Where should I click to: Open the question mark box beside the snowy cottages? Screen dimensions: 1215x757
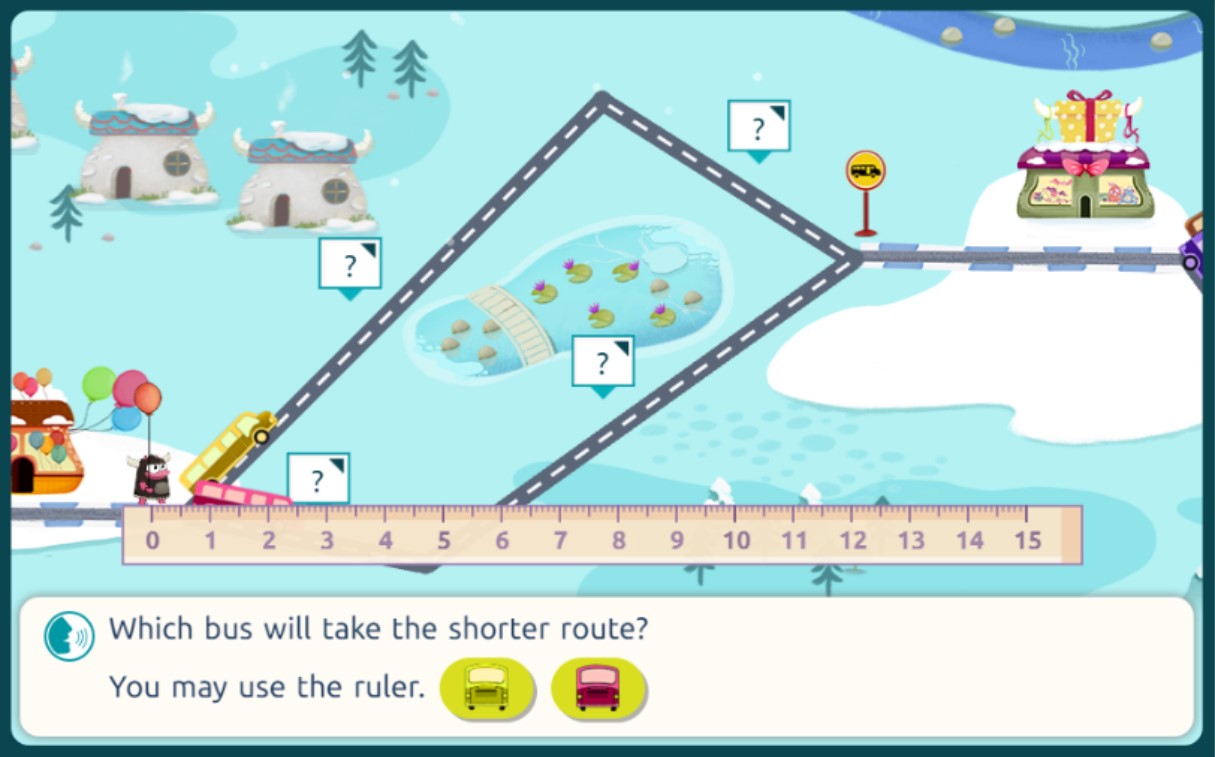350,265
